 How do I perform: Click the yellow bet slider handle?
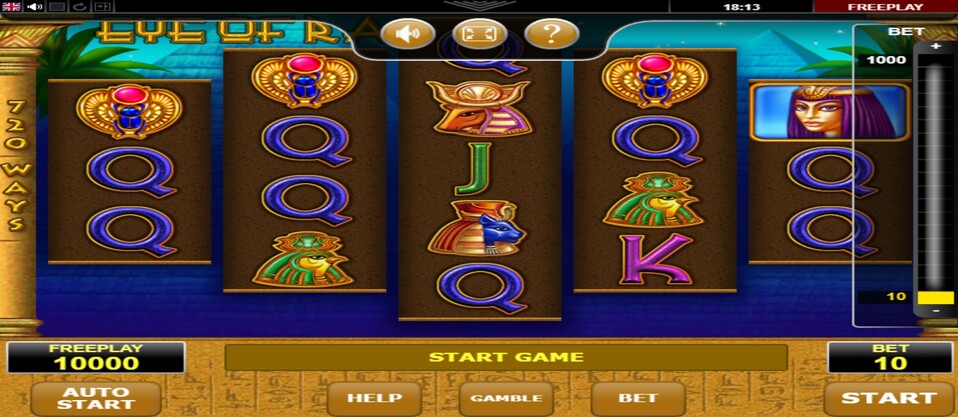click(936, 297)
